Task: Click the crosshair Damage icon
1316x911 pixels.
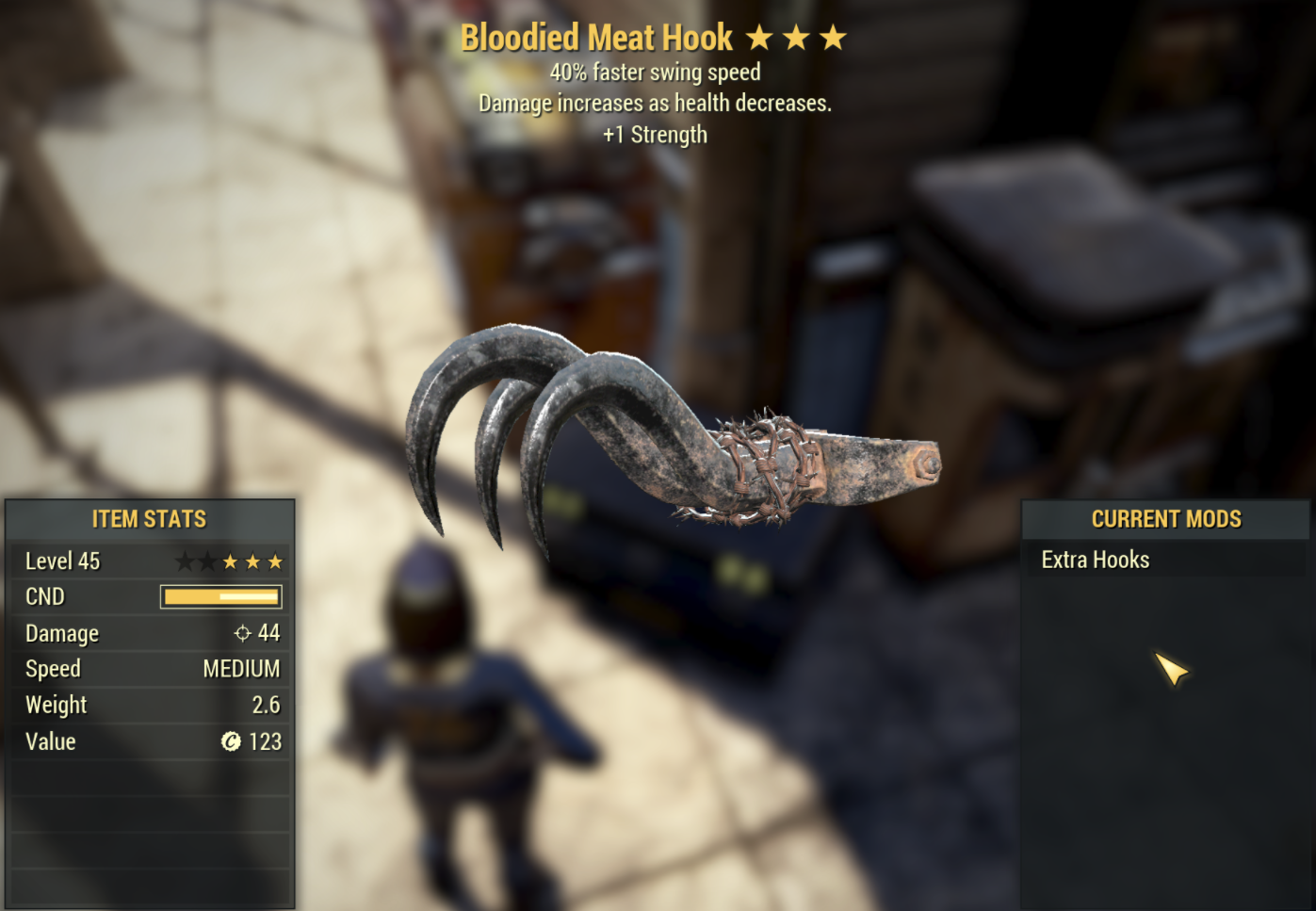Action: pyautogui.click(x=242, y=632)
